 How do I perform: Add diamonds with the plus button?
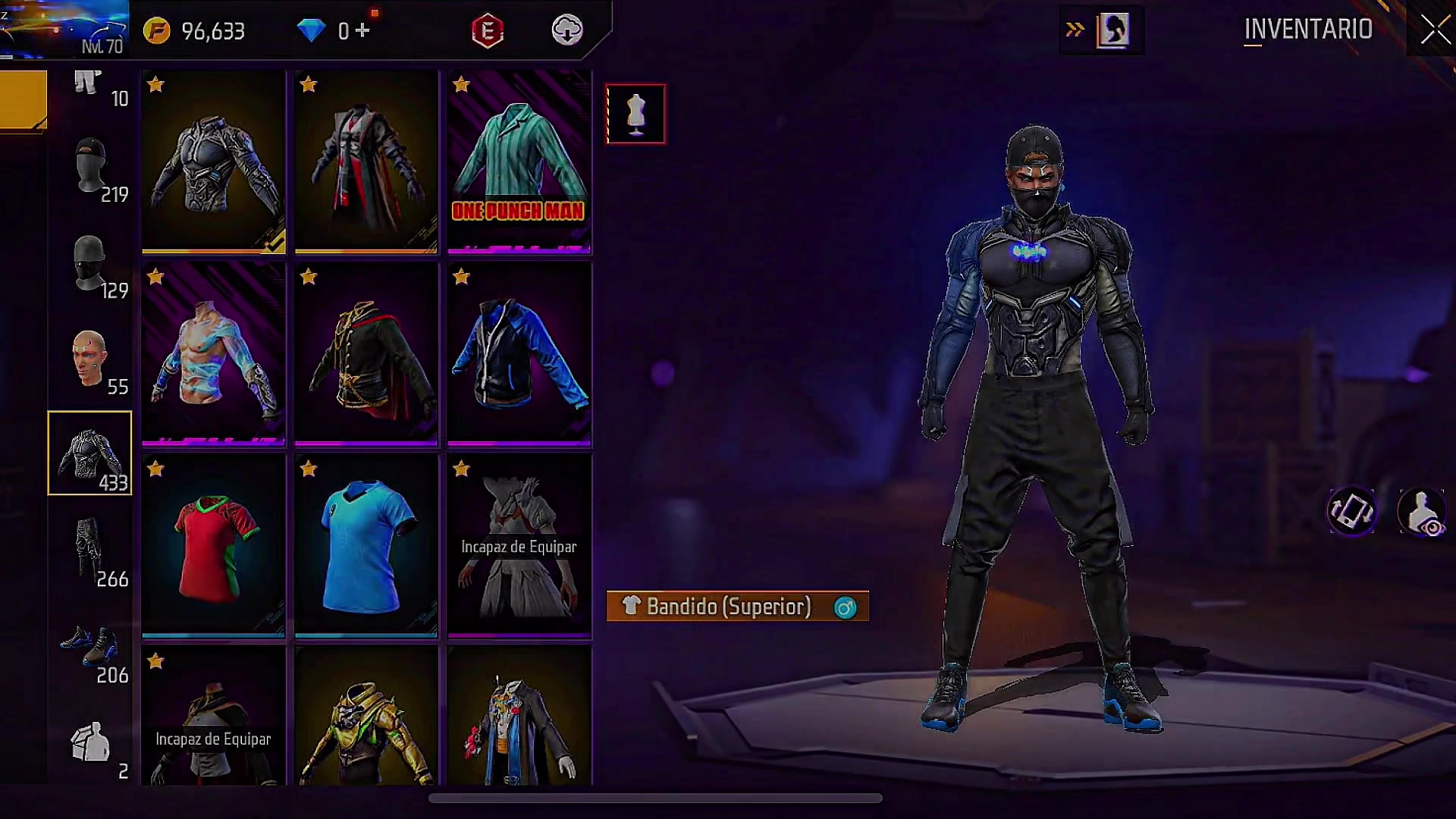pyautogui.click(x=363, y=30)
